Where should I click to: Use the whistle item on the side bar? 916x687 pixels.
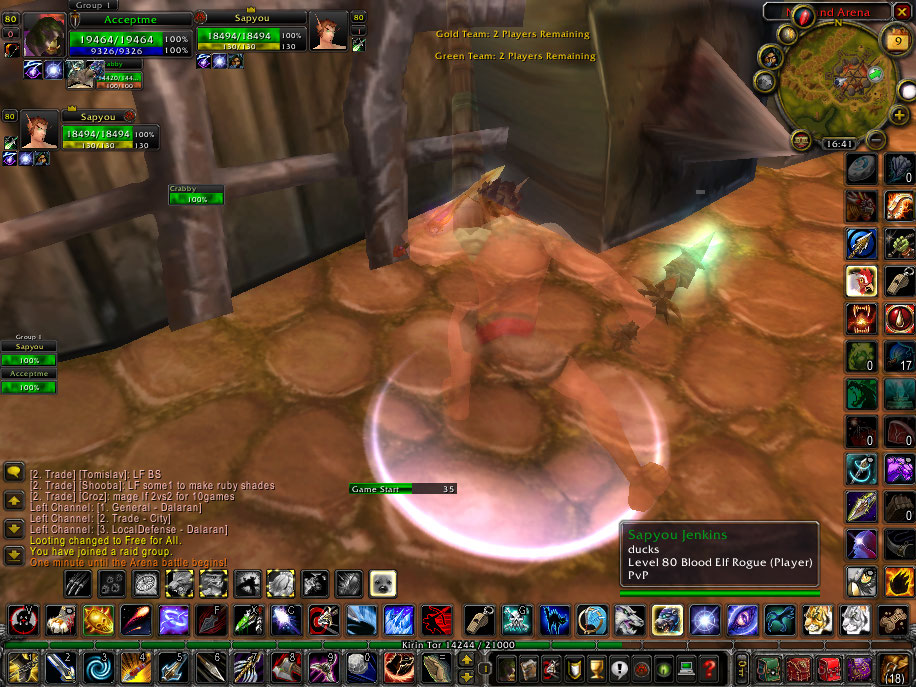(x=898, y=281)
